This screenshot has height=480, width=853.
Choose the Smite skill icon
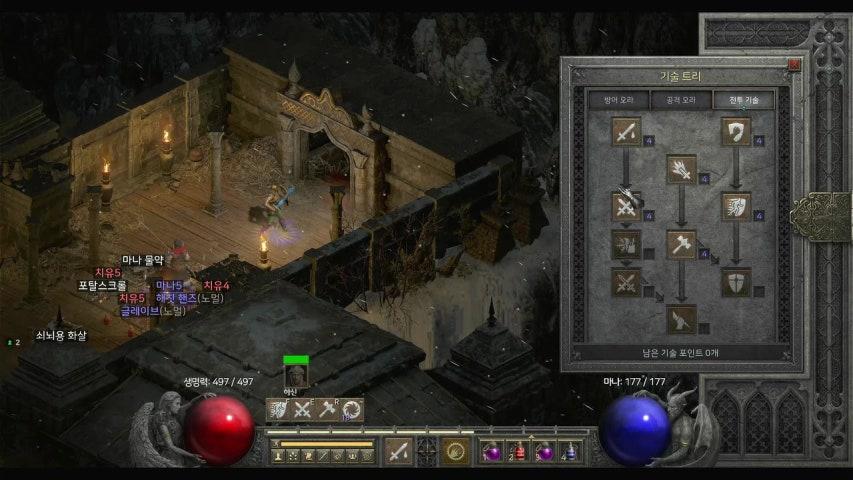point(736,131)
